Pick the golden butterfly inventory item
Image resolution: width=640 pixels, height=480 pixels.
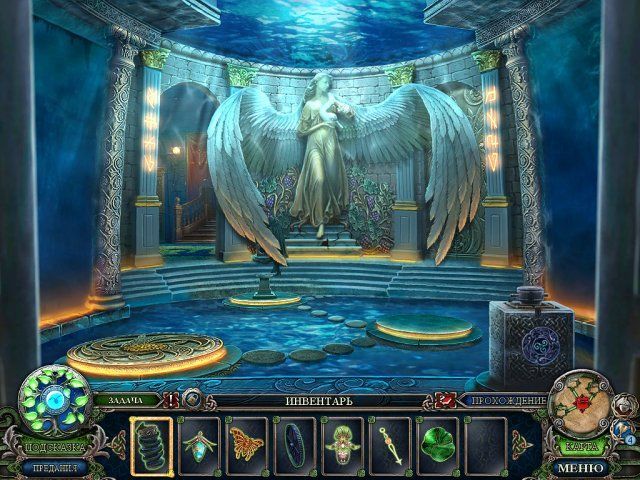pyautogui.click(x=246, y=445)
